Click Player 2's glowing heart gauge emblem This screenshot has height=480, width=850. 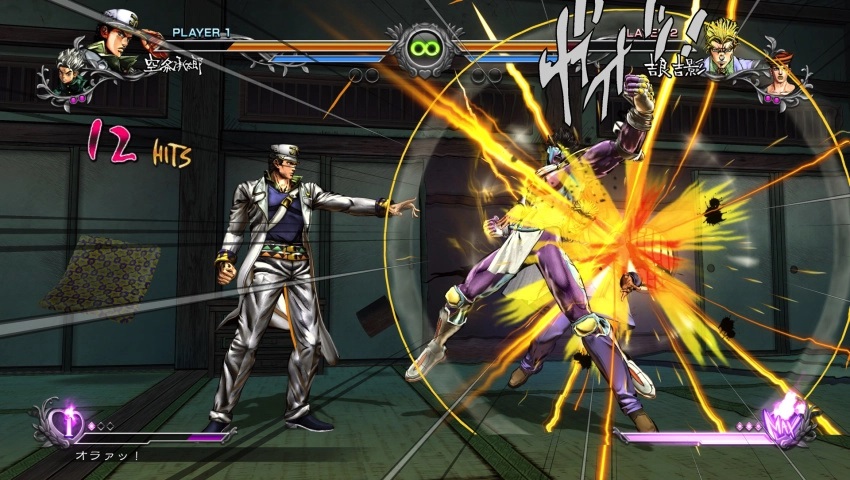point(785,423)
